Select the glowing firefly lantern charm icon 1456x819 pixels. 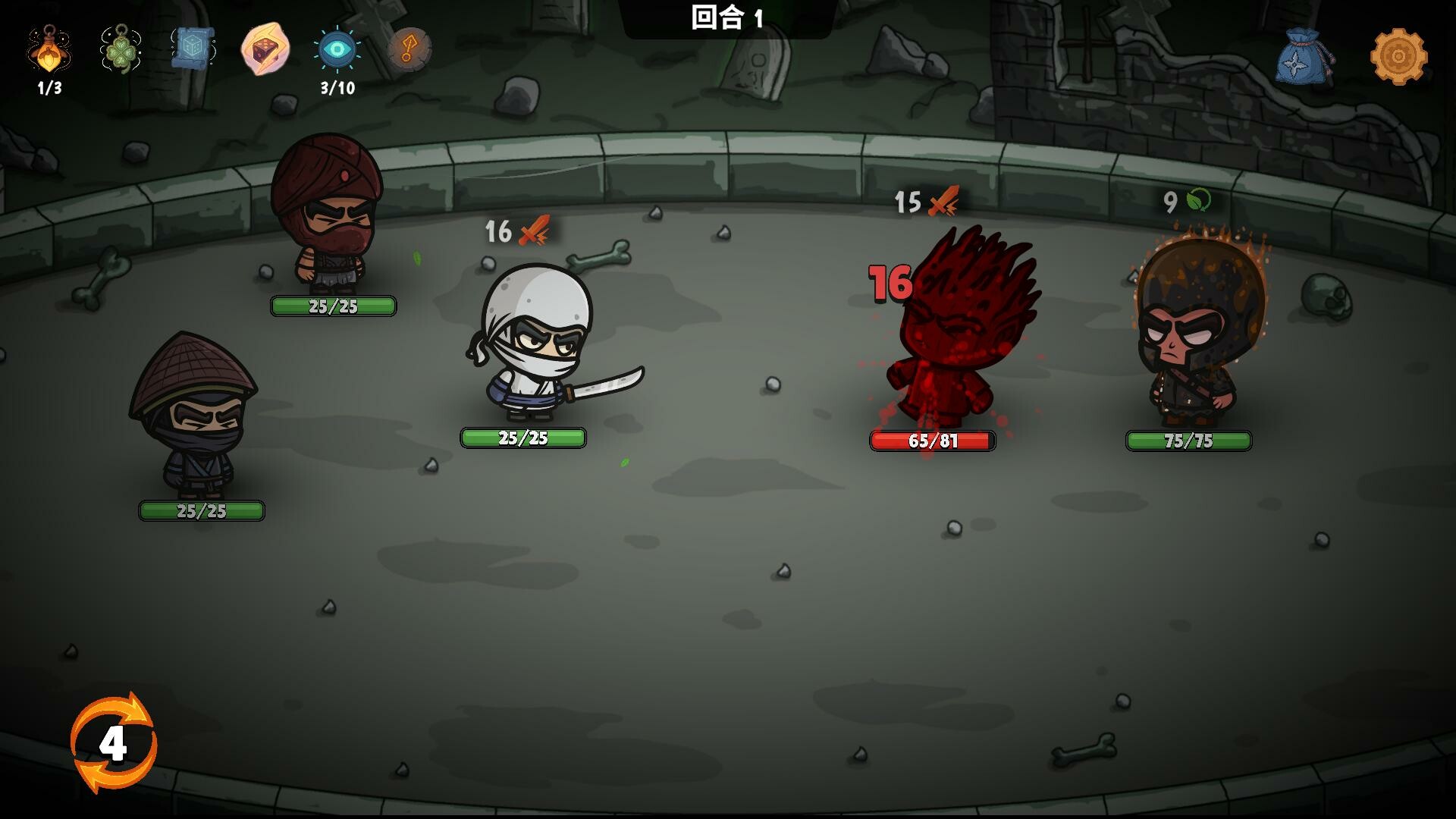point(48,53)
